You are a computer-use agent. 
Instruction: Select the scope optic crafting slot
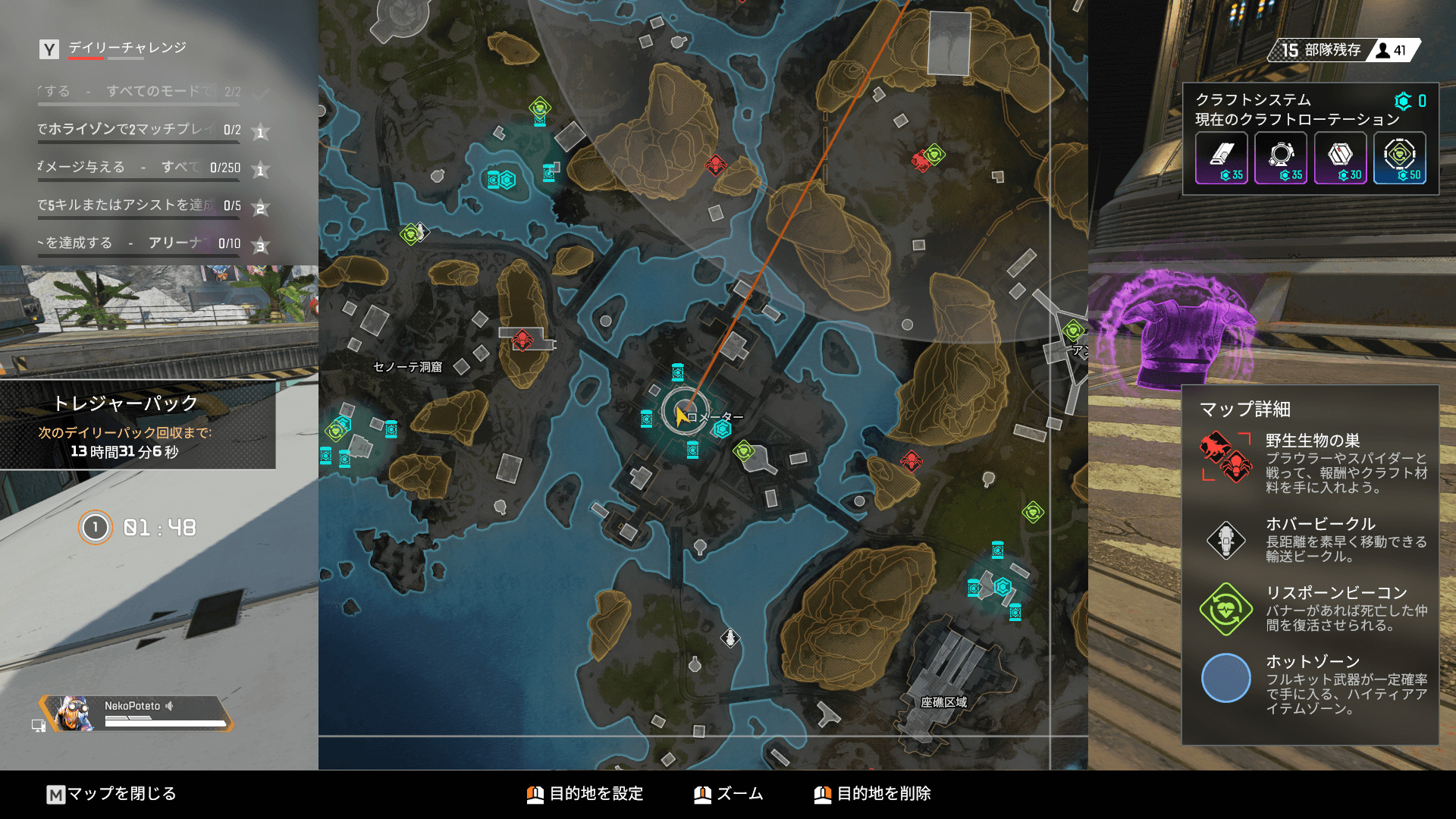coord(1280,158)
